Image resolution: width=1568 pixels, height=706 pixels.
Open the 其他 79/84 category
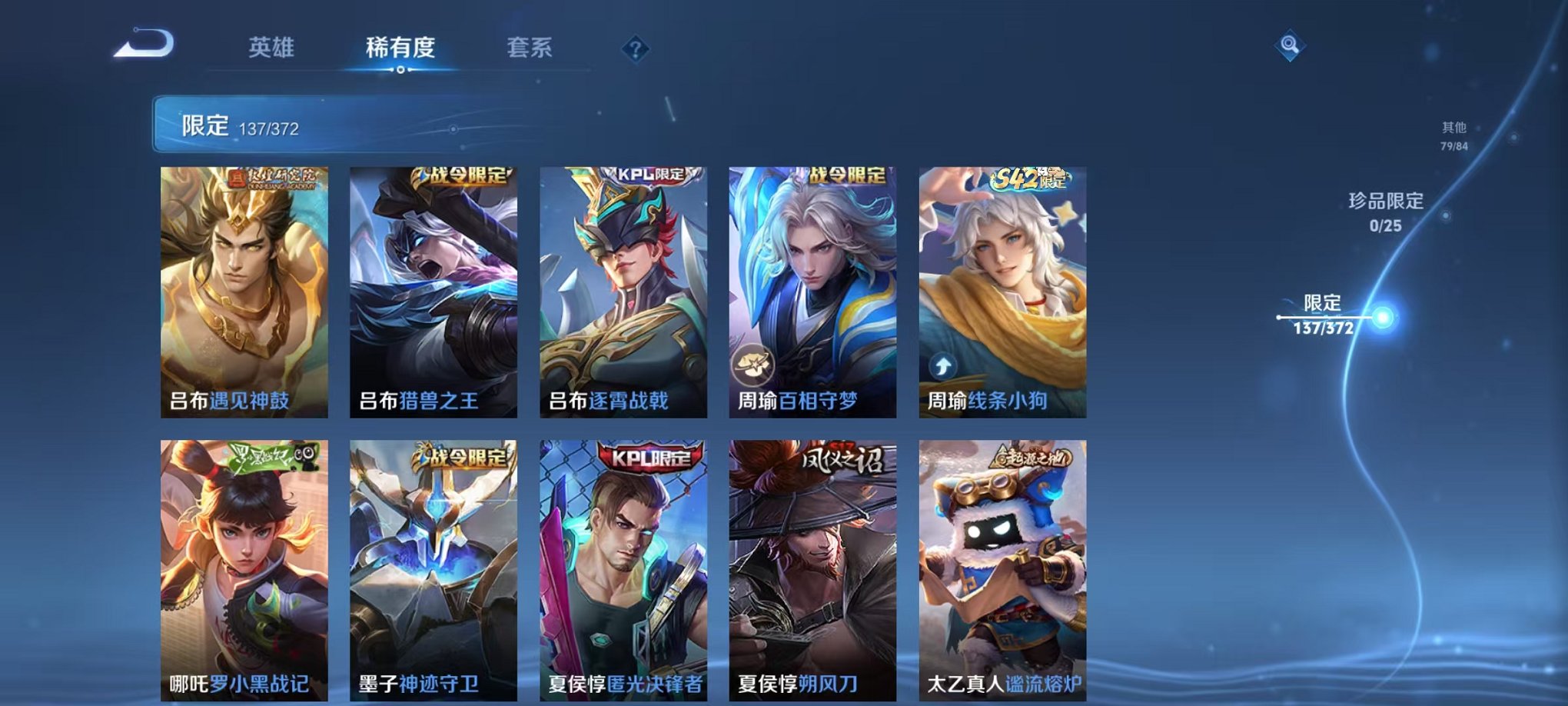tap(1452, 137)
